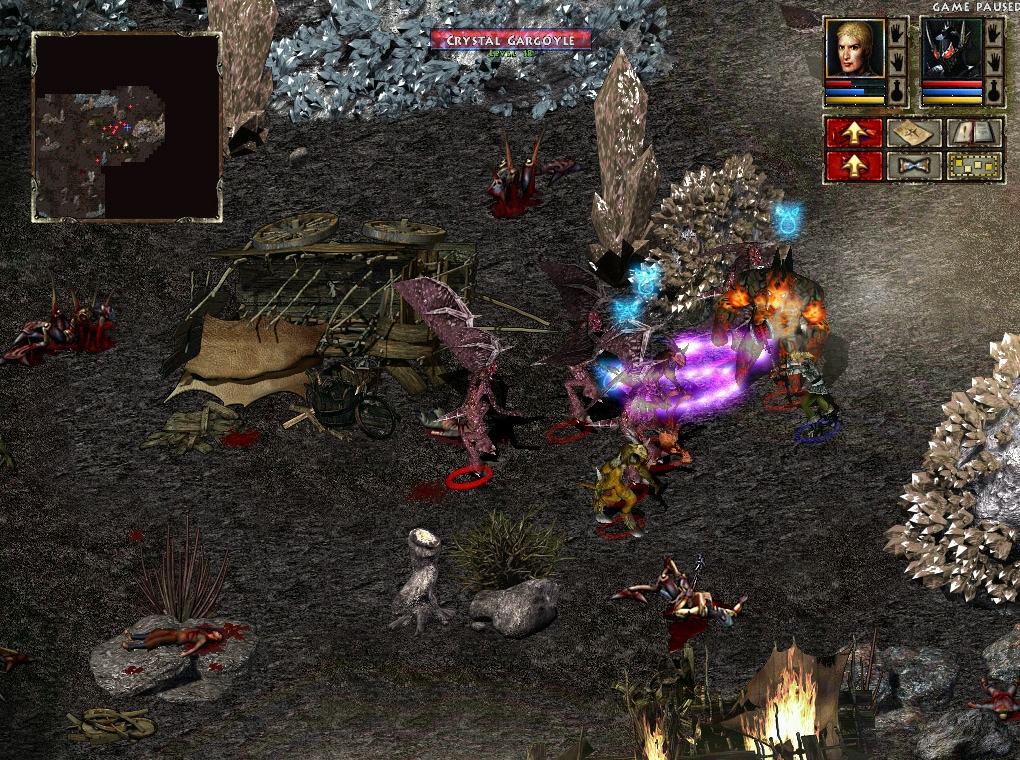Open the yellow squares formation button
The width and height of the screenshot is (1020, 760).
coord(973,165)
